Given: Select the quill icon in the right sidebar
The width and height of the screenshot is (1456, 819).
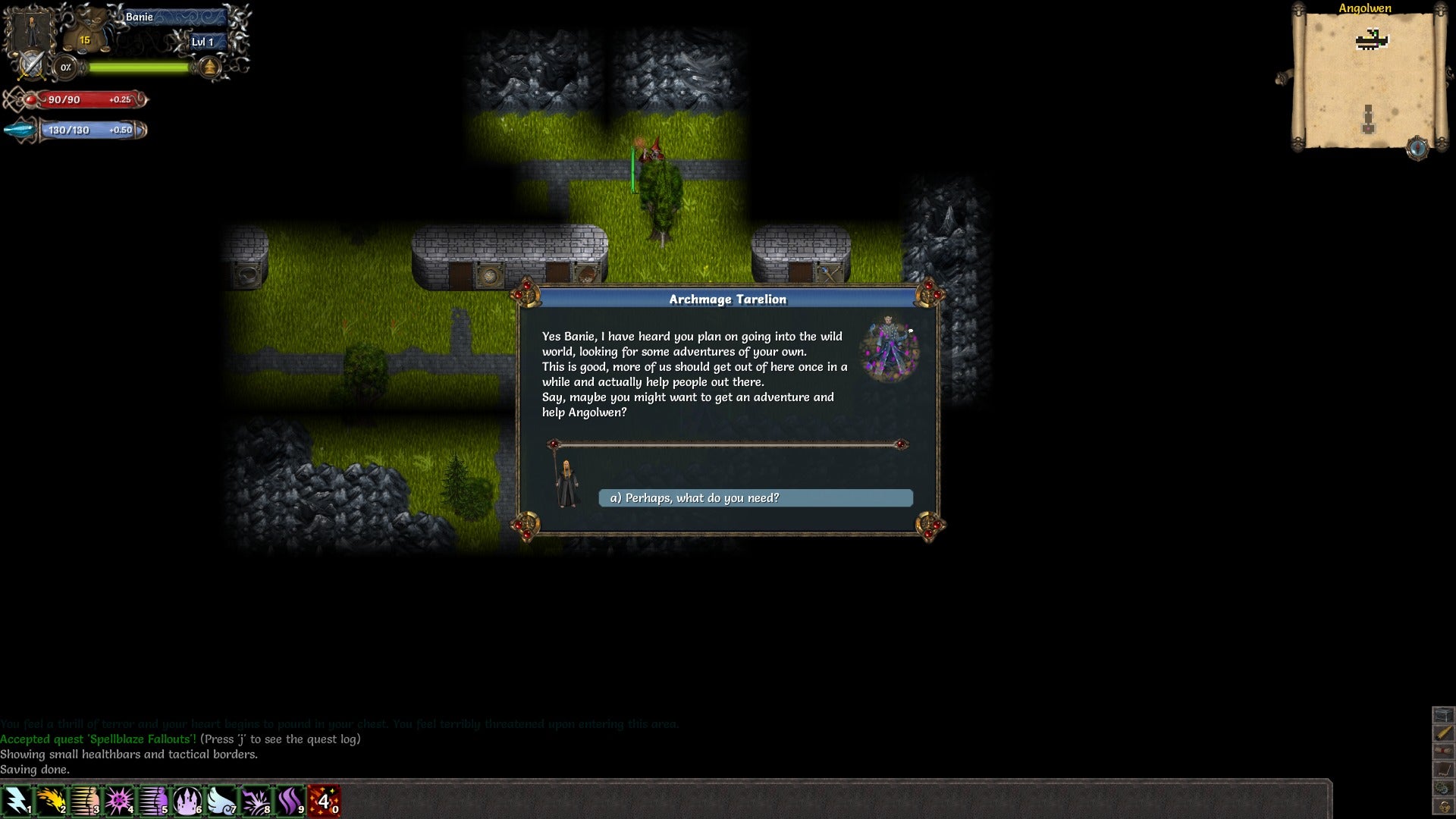Looking at the screenshot, I should 1445,768.
